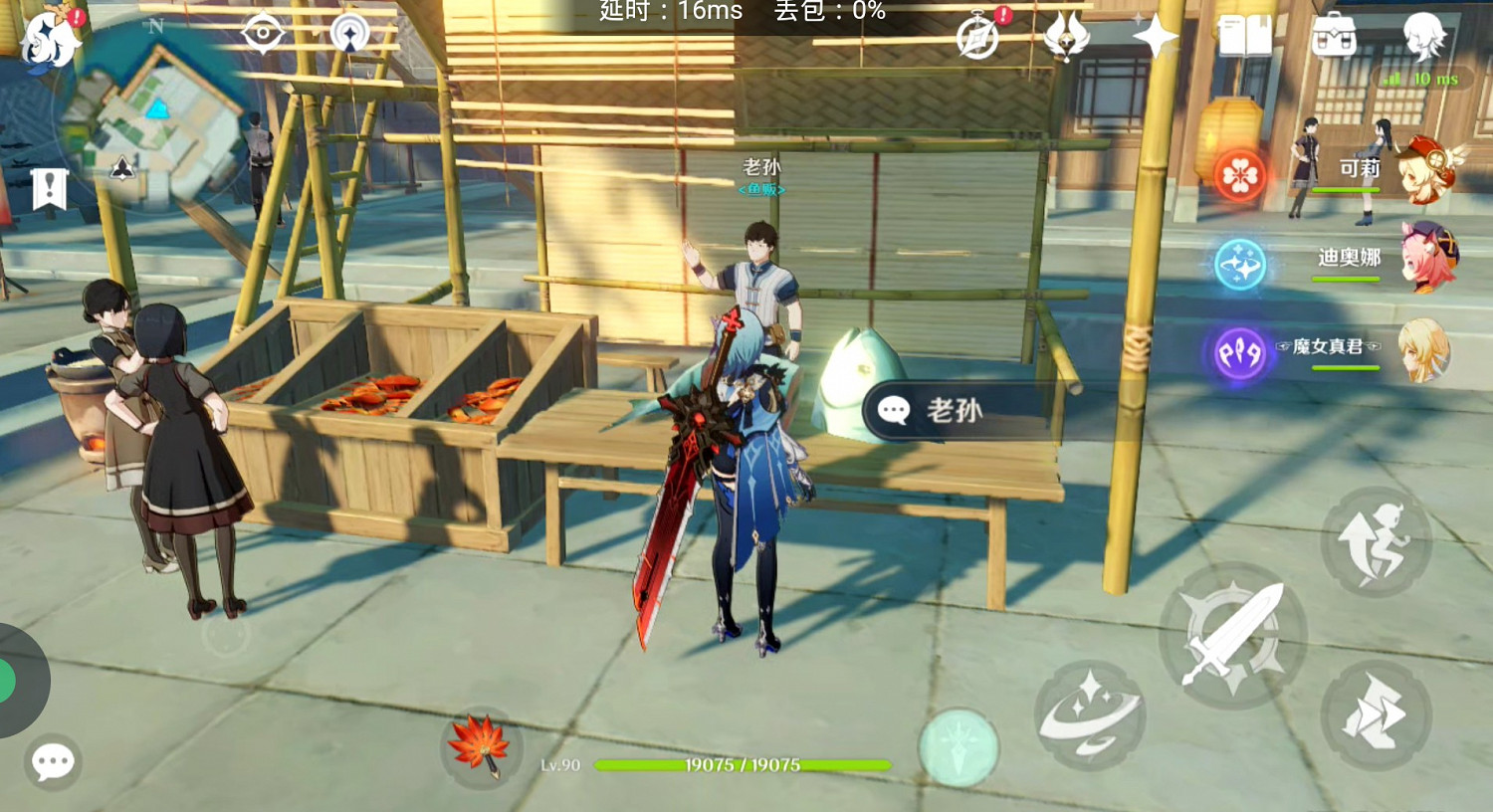Open the Wish menu star icon
Image resolution: width=1493 pixels, height=812 pixels.
tap(1155, 38)
